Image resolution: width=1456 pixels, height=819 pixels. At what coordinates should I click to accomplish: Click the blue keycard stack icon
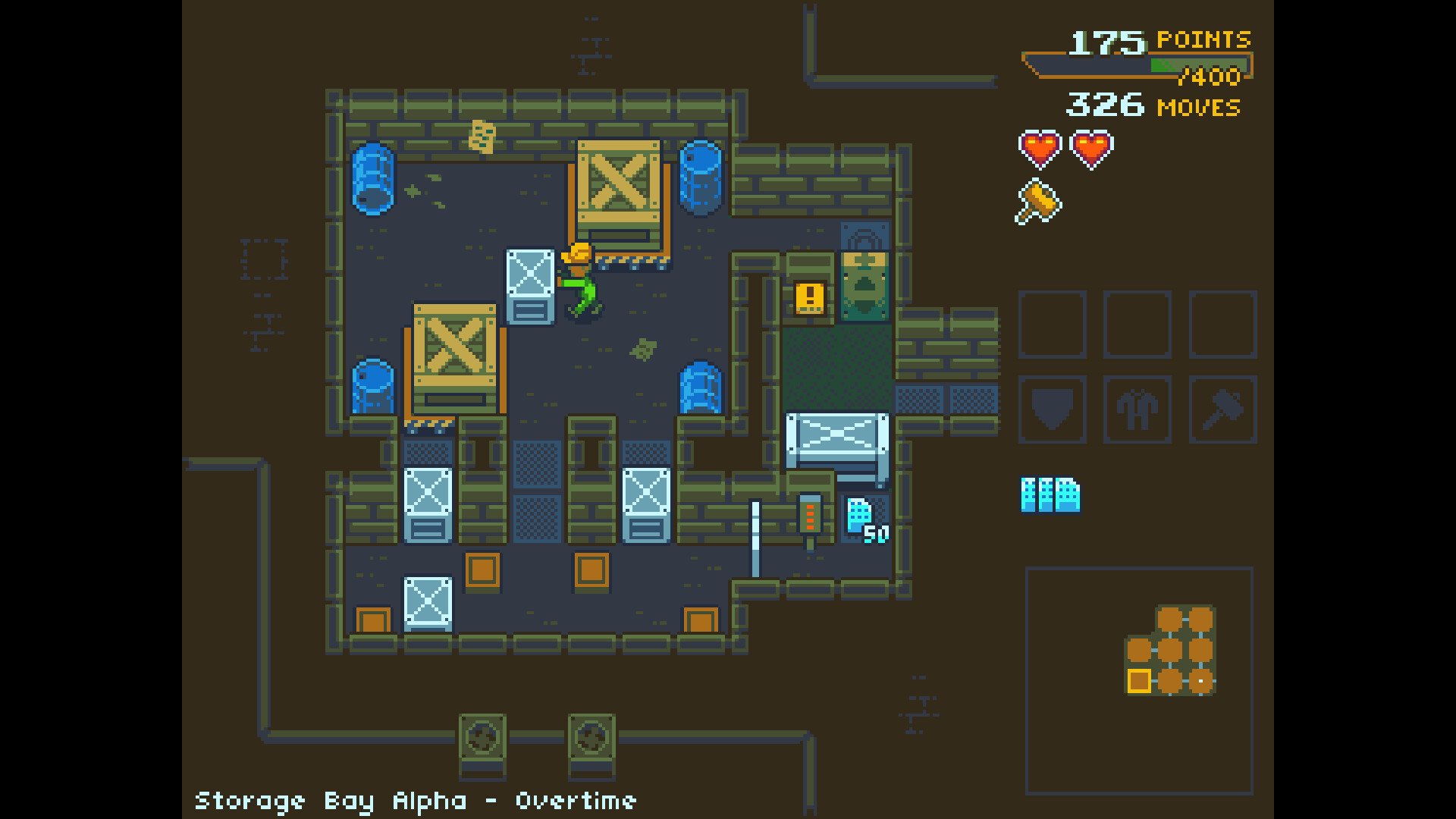click(x=1050, y=497)
